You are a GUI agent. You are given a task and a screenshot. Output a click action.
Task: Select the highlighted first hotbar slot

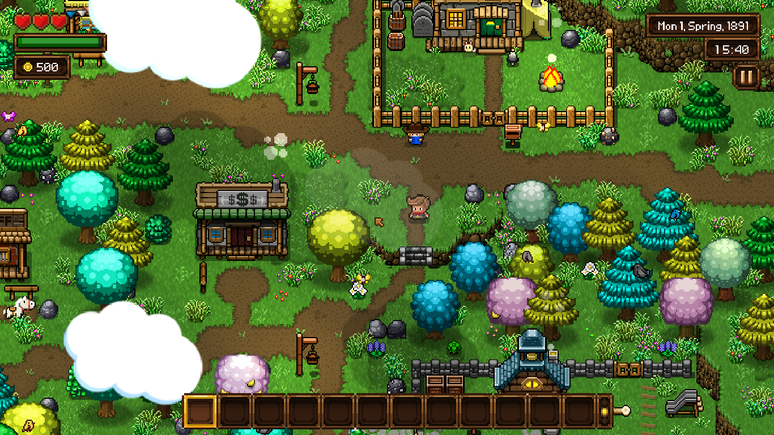[201, 411]
